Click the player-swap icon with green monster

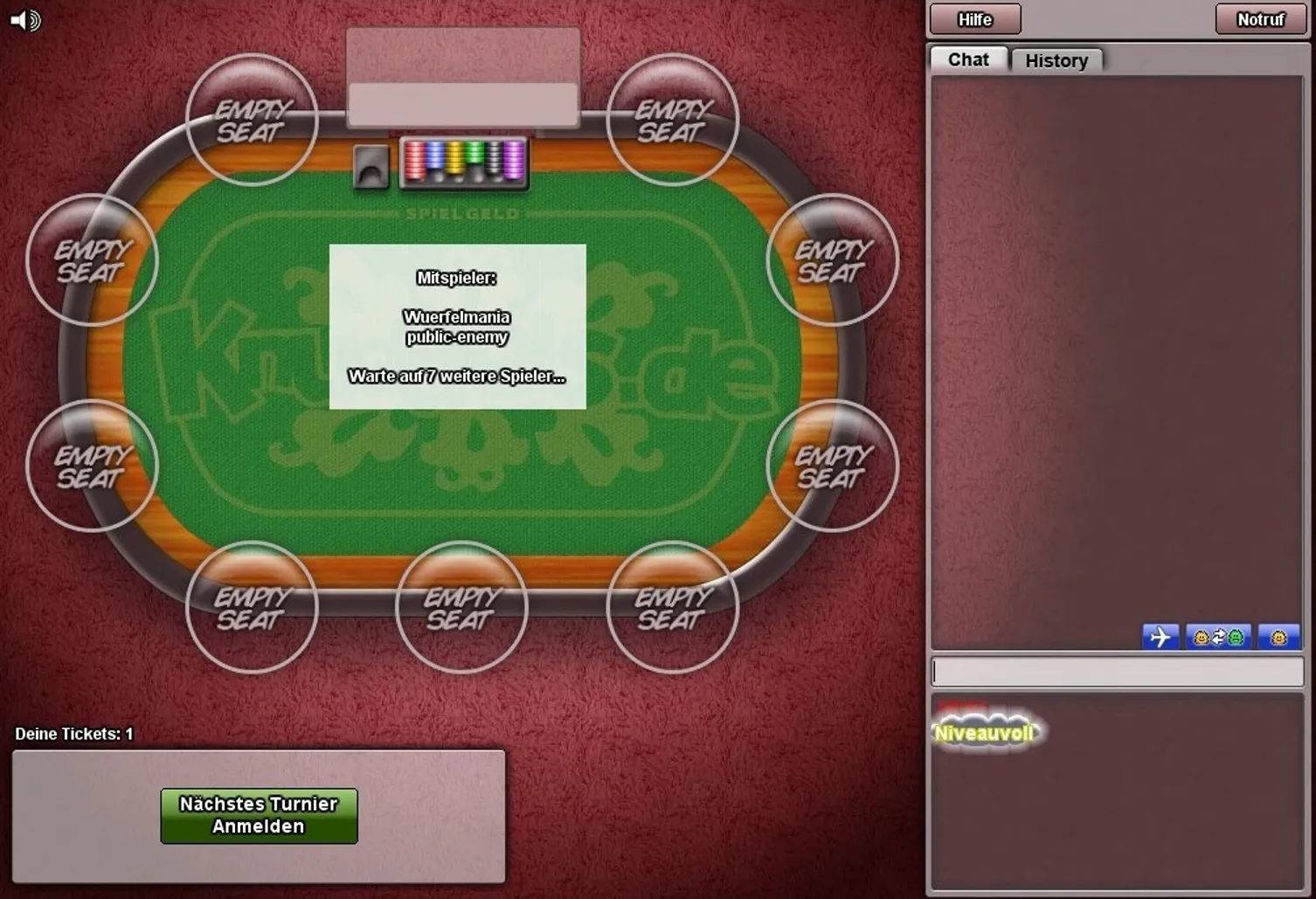1219,637
